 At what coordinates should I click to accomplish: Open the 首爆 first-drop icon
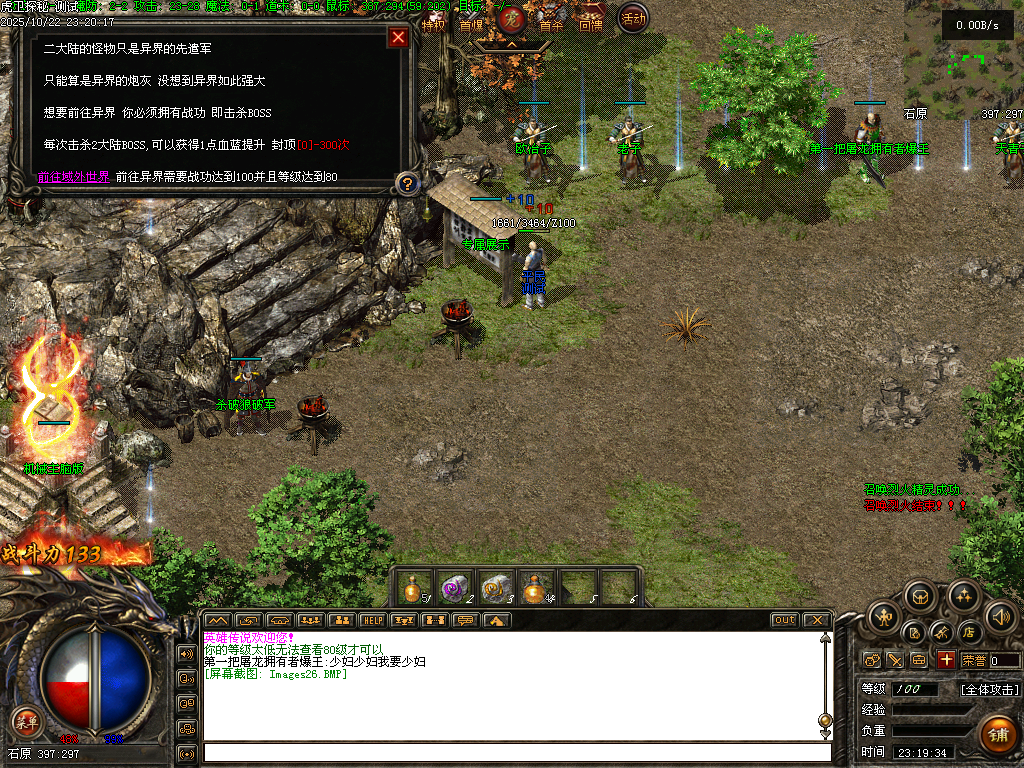tap(470, 22)
